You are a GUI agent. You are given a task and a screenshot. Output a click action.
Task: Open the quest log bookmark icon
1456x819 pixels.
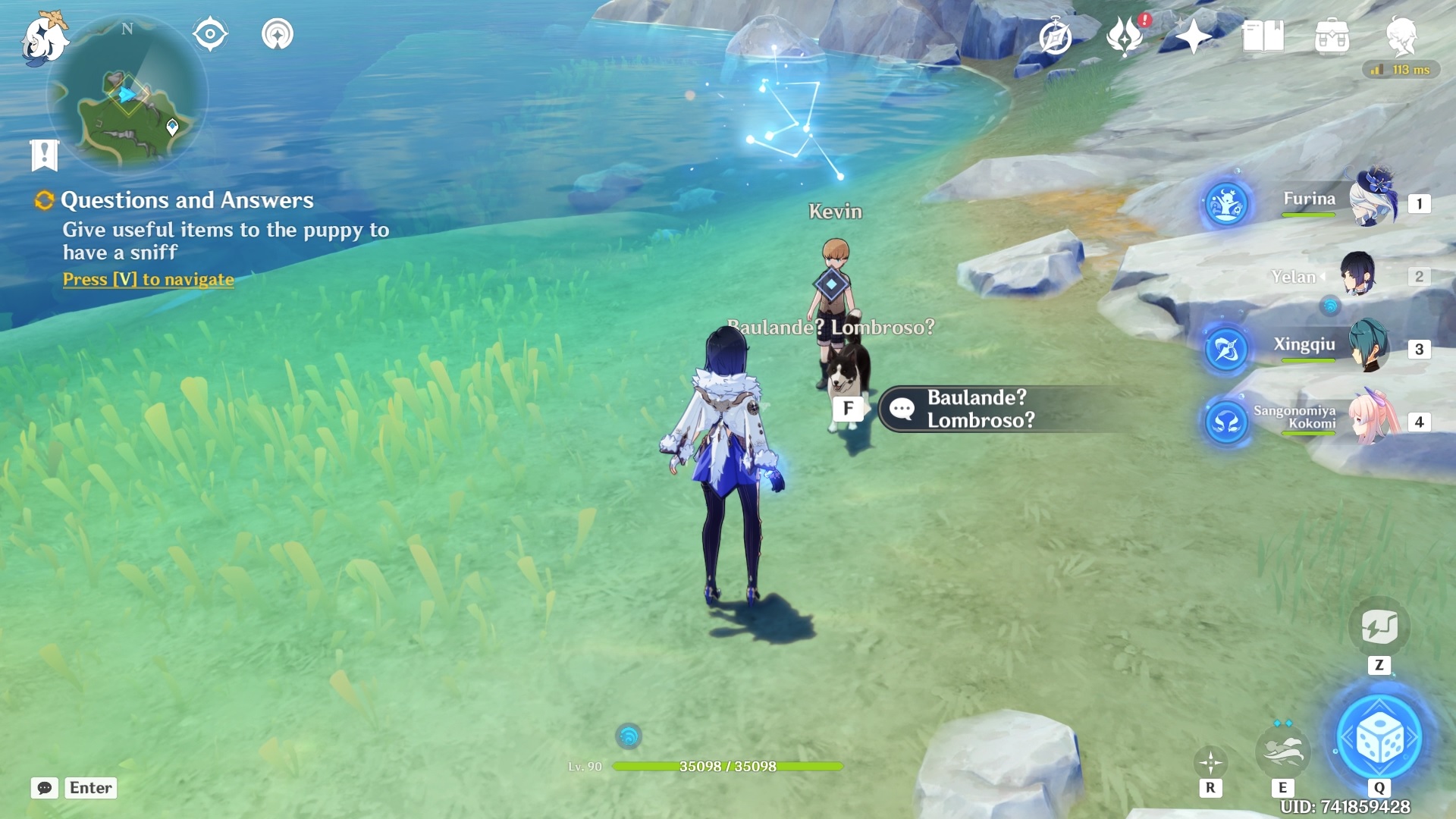point(45,155)
